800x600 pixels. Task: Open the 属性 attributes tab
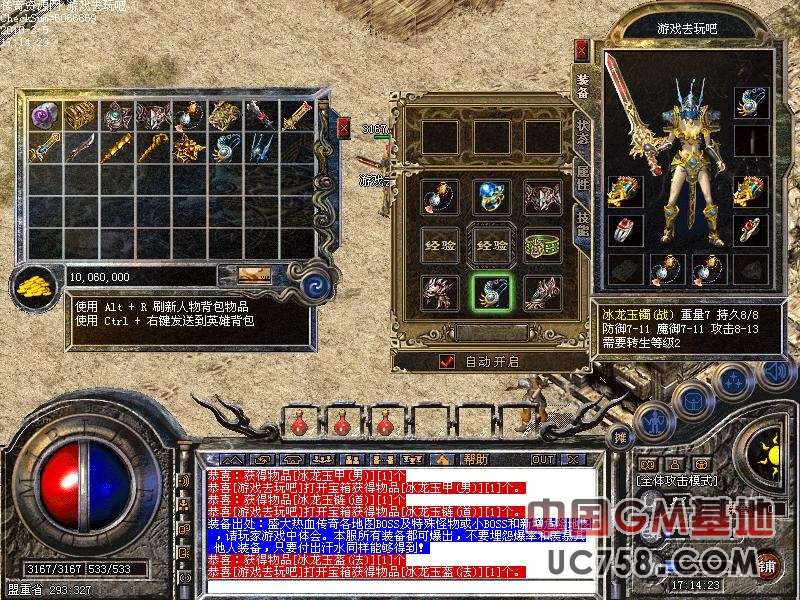pyautogui.click(x=583, y=180)
